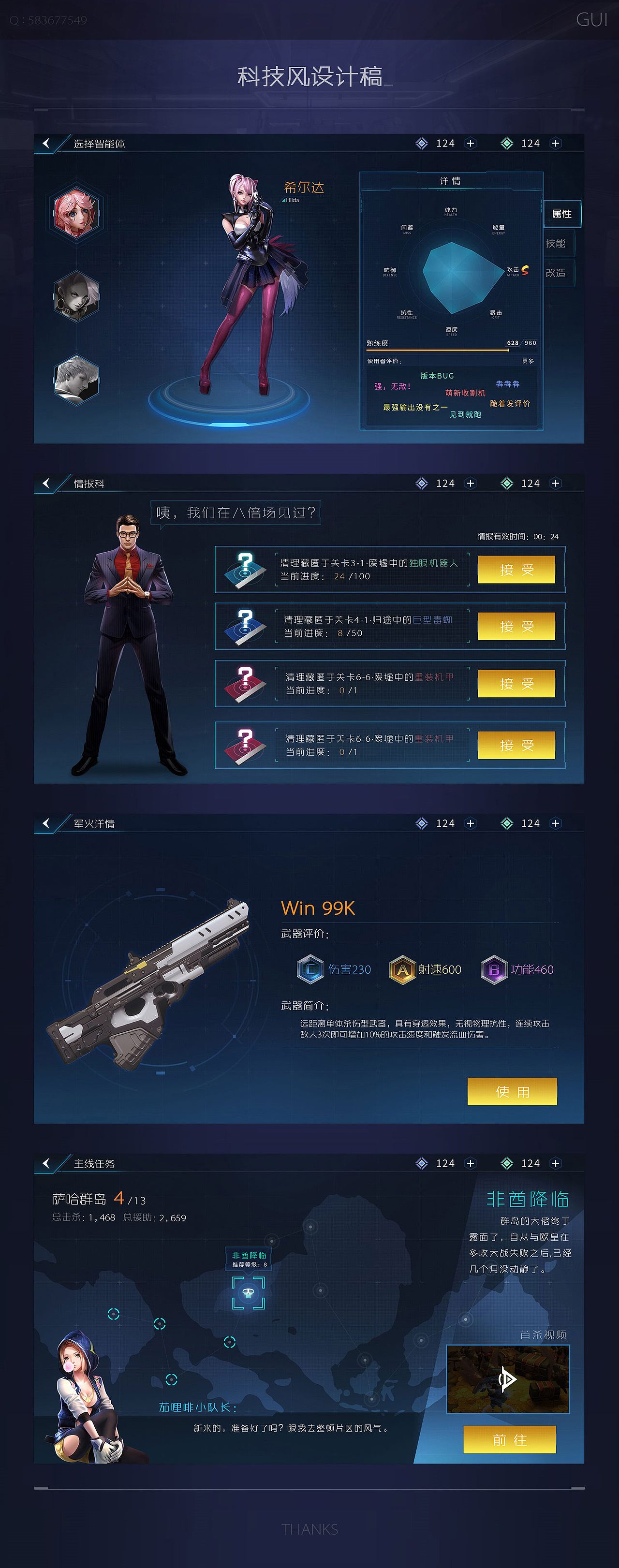The height and width of the screenshot is (1568, 619).
Task: Click + beside the diamond currency in 选择智能体
Action: click(x=471, y=144)
